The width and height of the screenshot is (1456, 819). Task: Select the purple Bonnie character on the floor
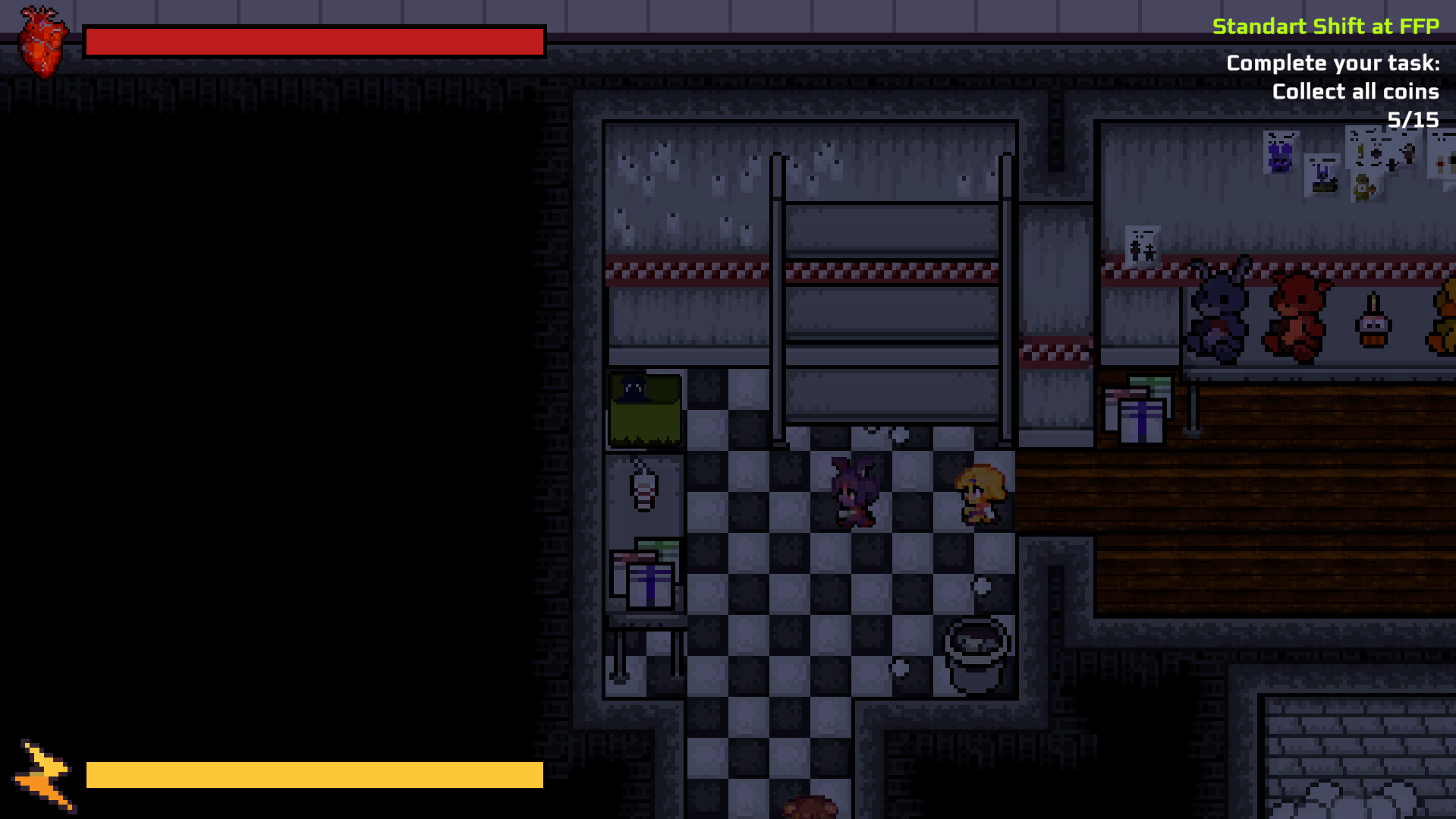coord(854,493)
